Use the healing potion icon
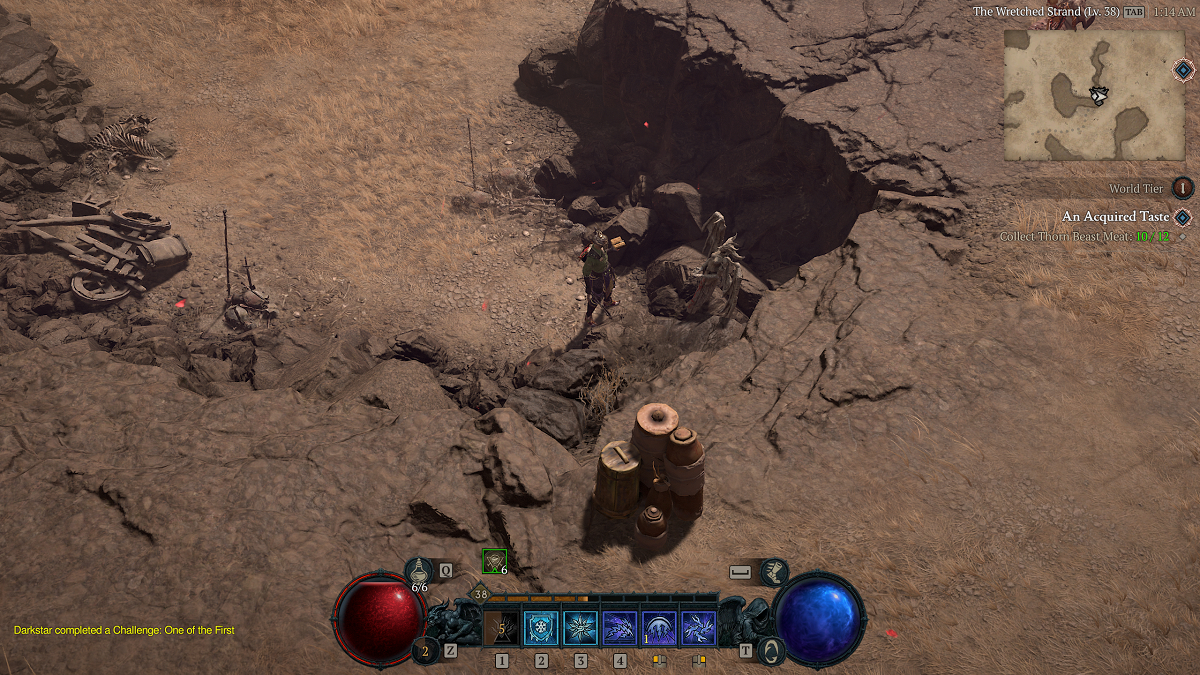The width and height of the screenshot is (1200, 675). 420,571
